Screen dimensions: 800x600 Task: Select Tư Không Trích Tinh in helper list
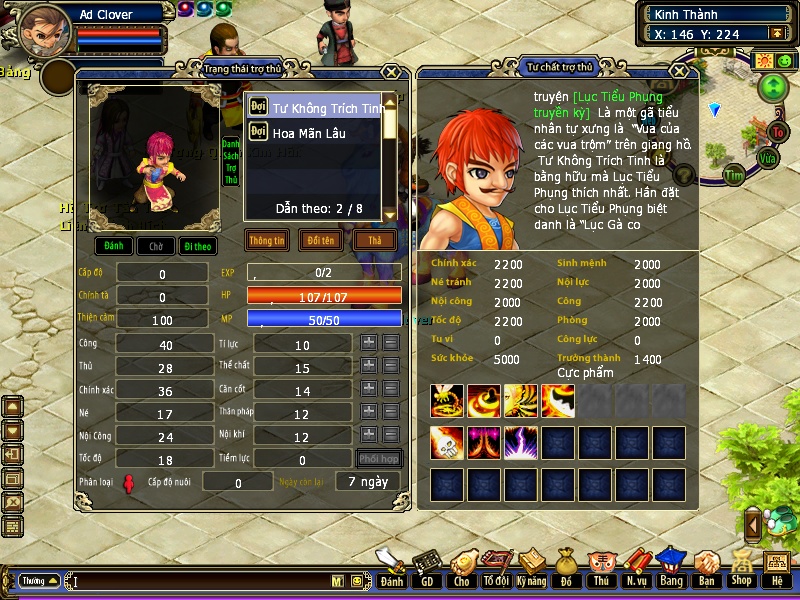314,108
